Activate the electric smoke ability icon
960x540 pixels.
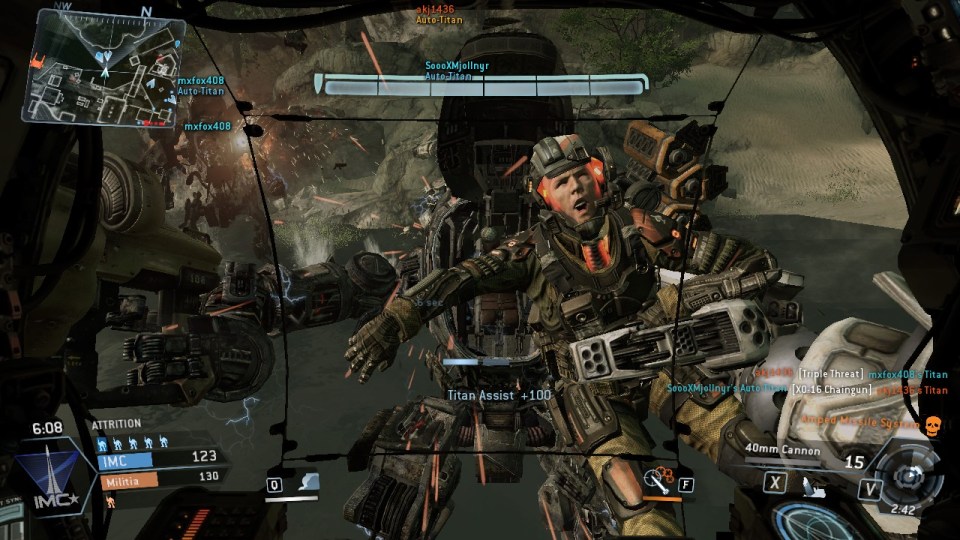(x=311, y=483)
